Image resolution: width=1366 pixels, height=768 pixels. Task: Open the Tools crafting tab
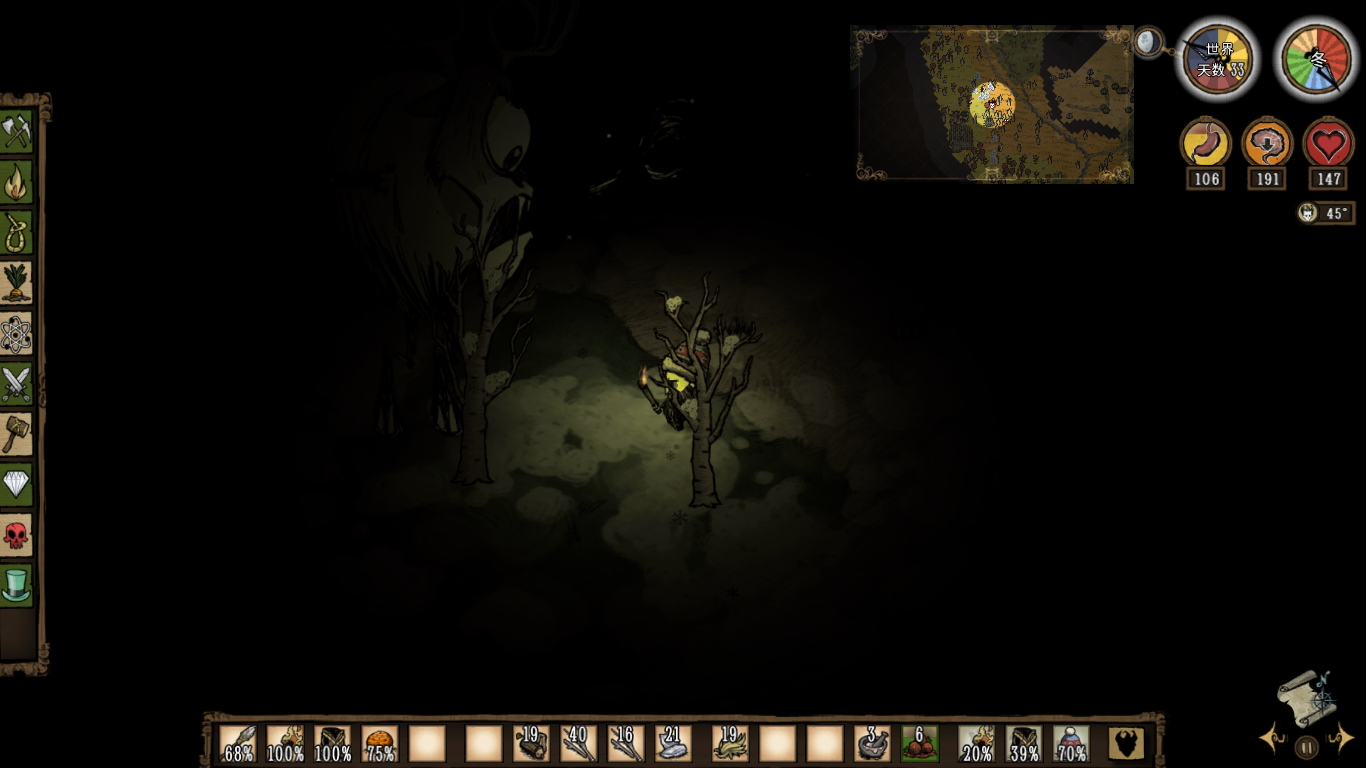(17, 131)
